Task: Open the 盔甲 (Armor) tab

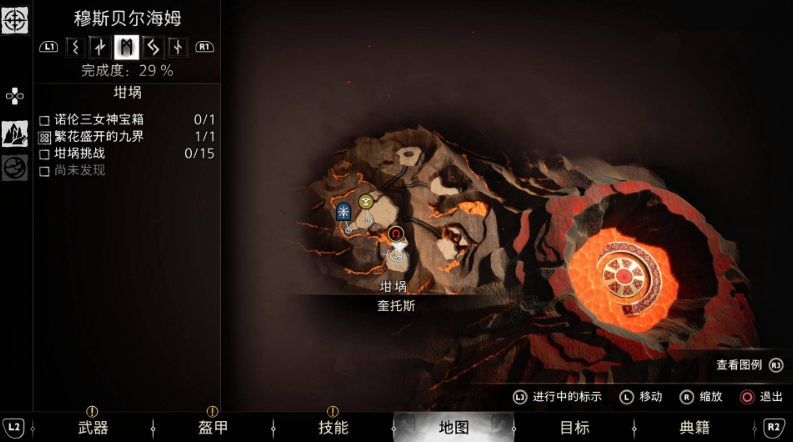Action: tap(212, 427)
